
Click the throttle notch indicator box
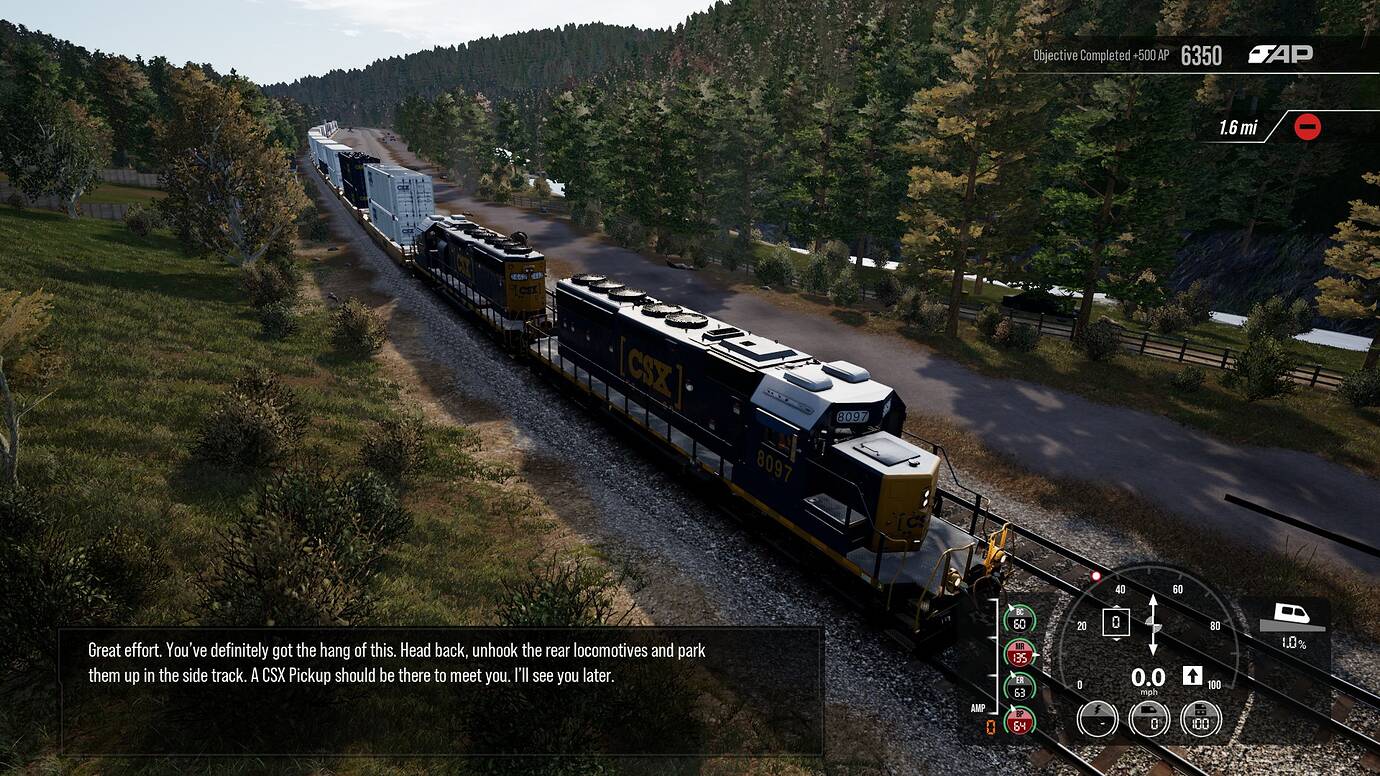point(1115,623)
